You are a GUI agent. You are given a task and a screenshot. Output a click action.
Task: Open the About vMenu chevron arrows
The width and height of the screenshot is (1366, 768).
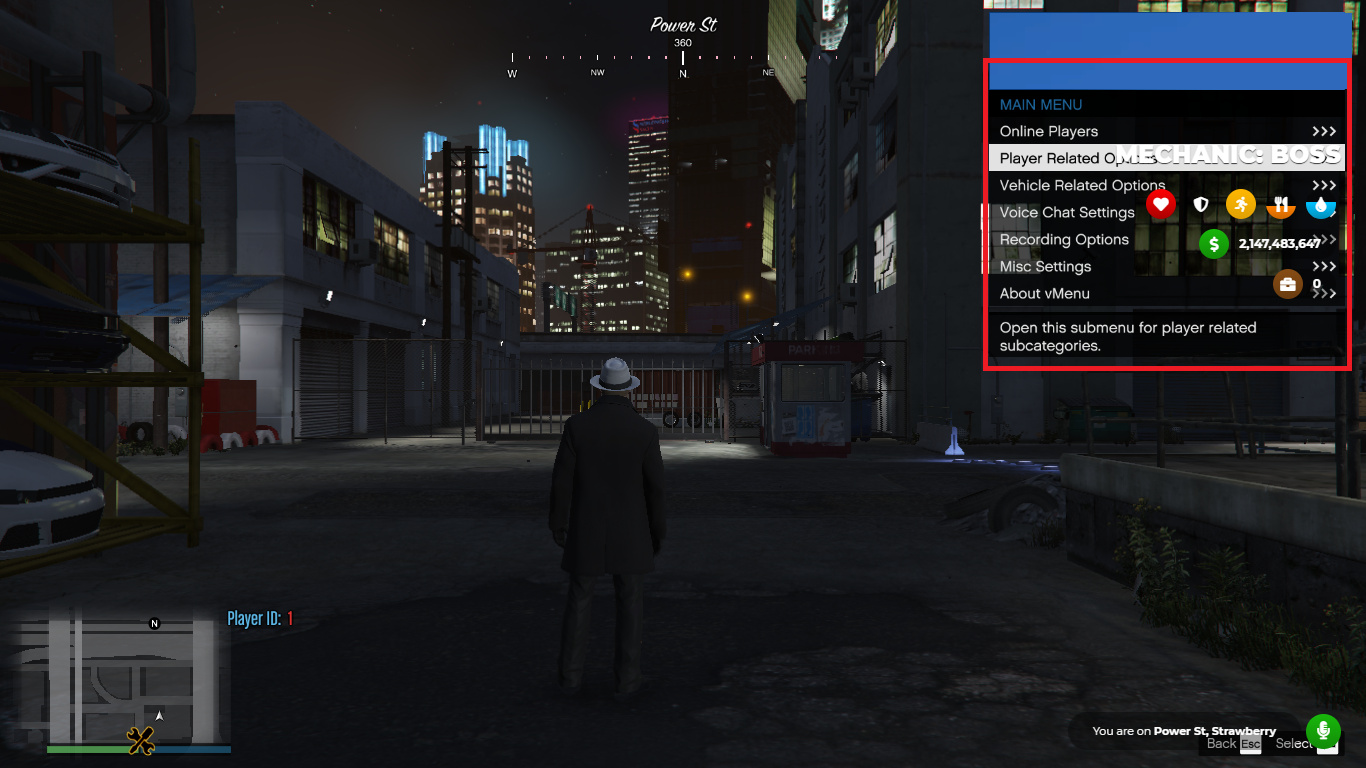point(1323,293)
